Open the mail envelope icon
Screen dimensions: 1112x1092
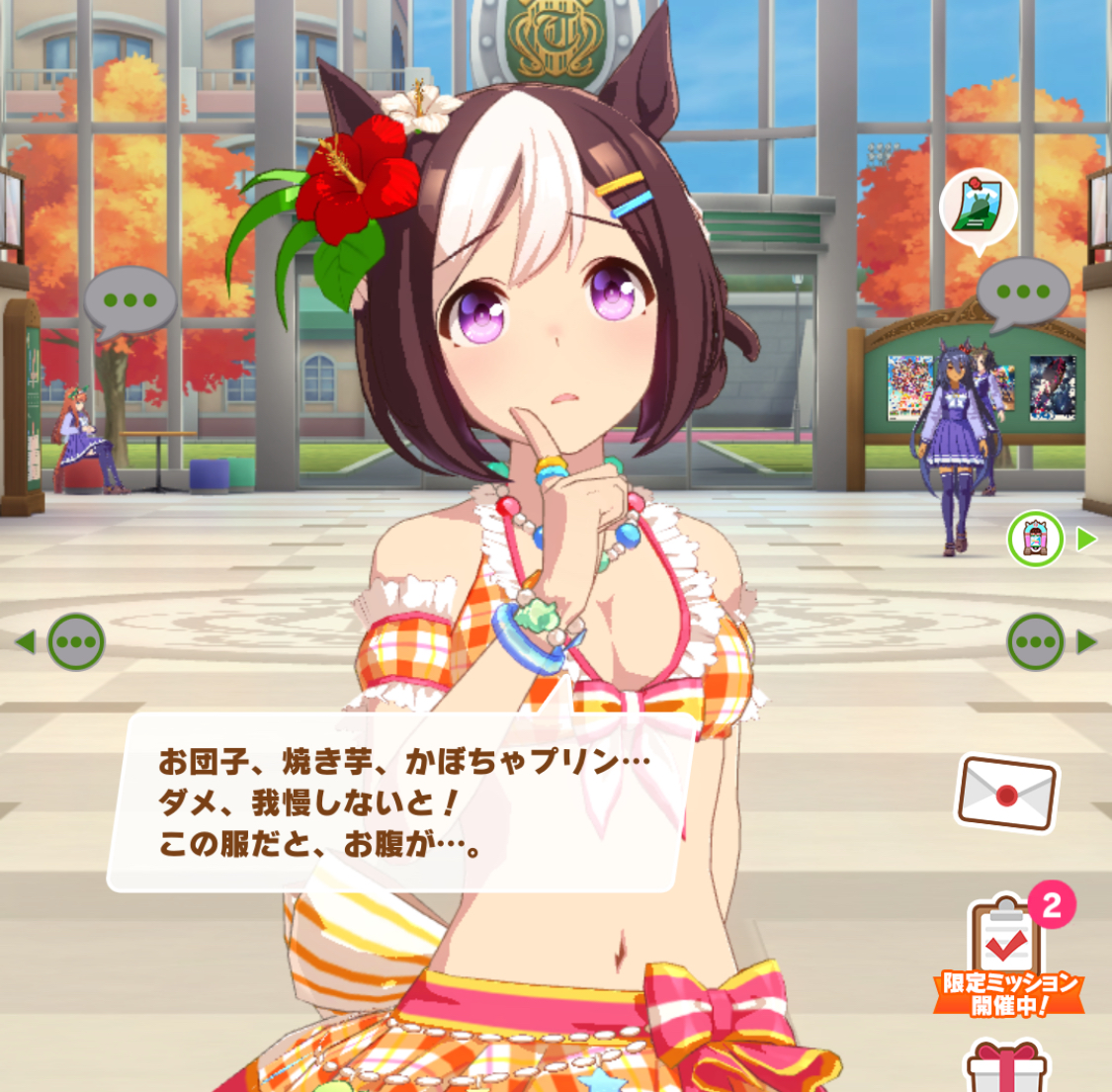pos(1006,793)
